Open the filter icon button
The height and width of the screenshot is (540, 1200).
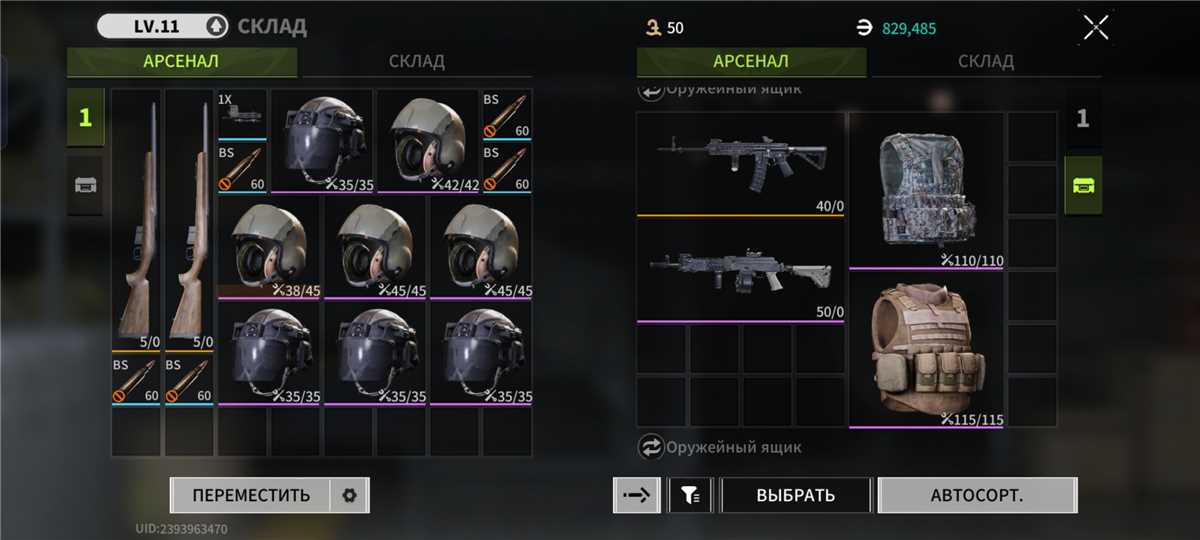coord(690,495)
